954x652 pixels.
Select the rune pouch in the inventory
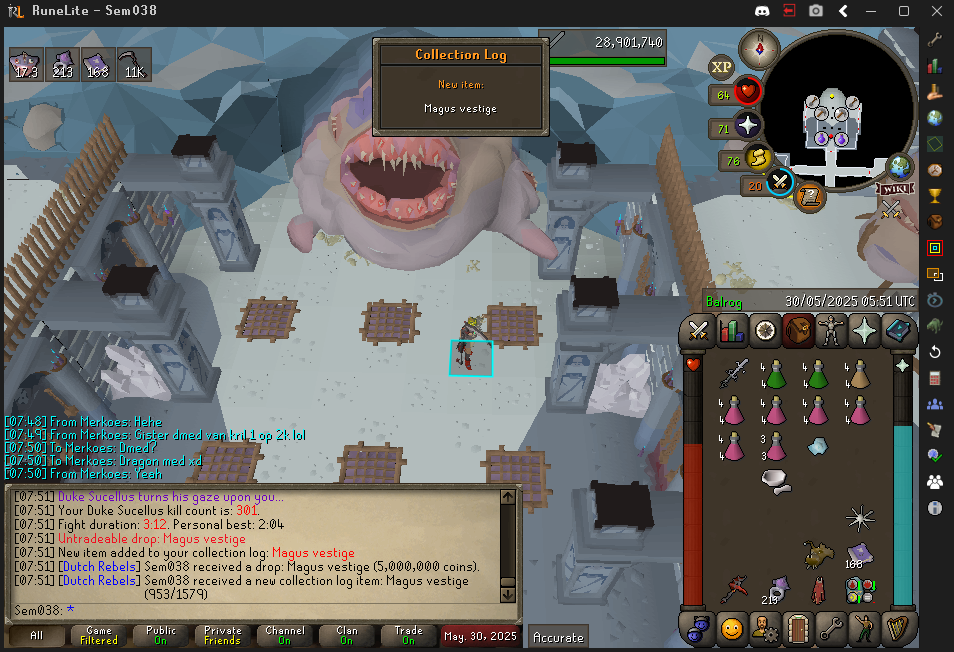pos(858,589)
